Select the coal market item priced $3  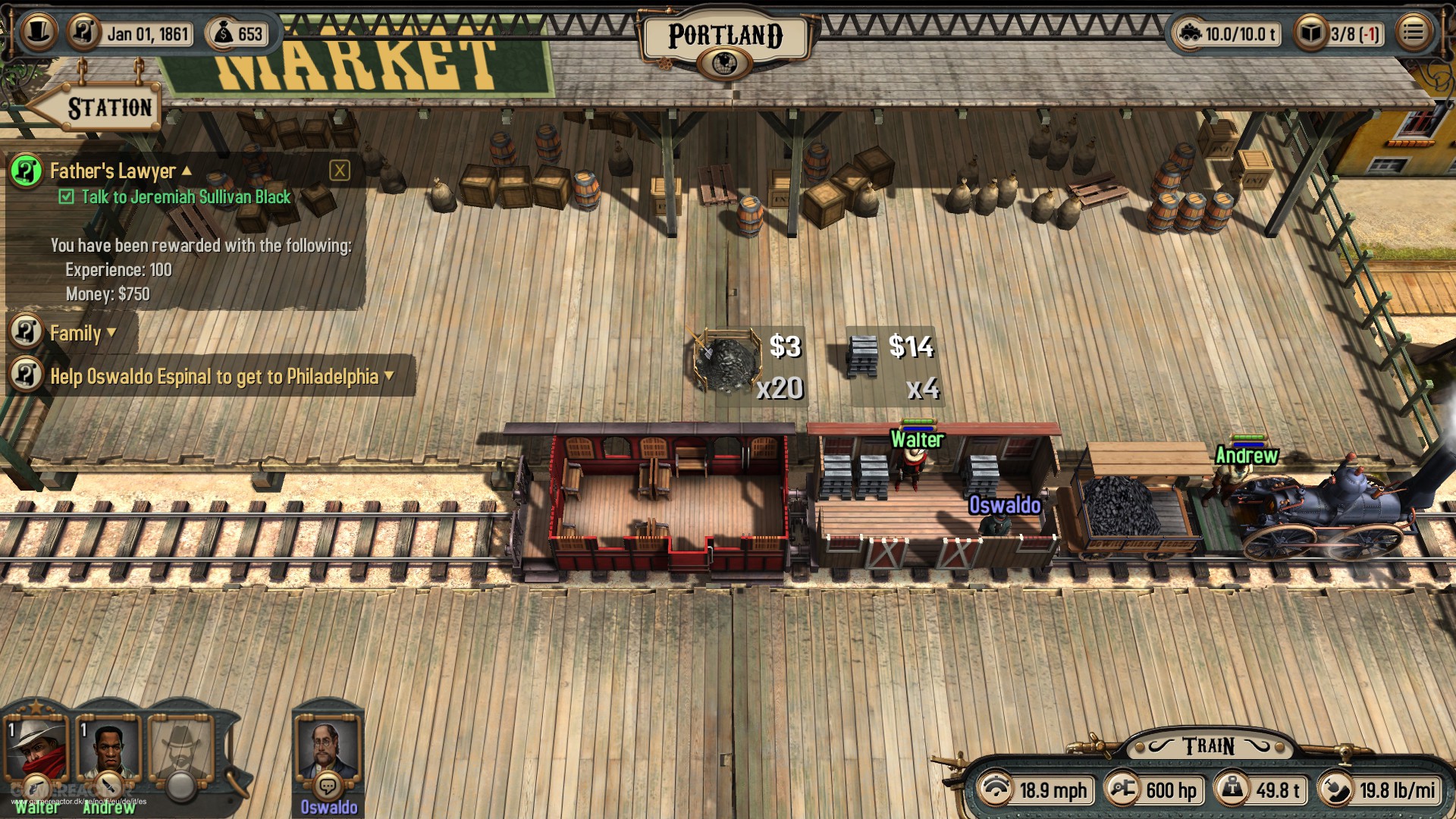(727, 362)
